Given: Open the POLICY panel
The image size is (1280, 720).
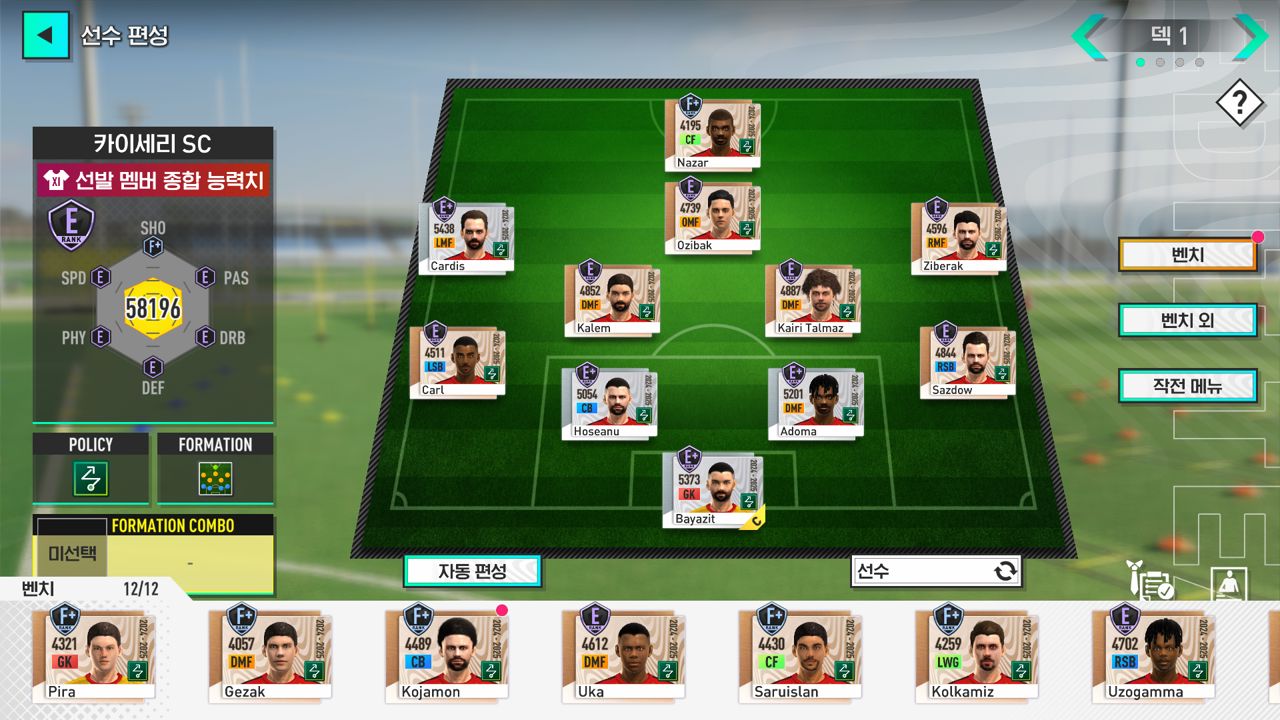Looking at the screenshot, I should [91, 468].
